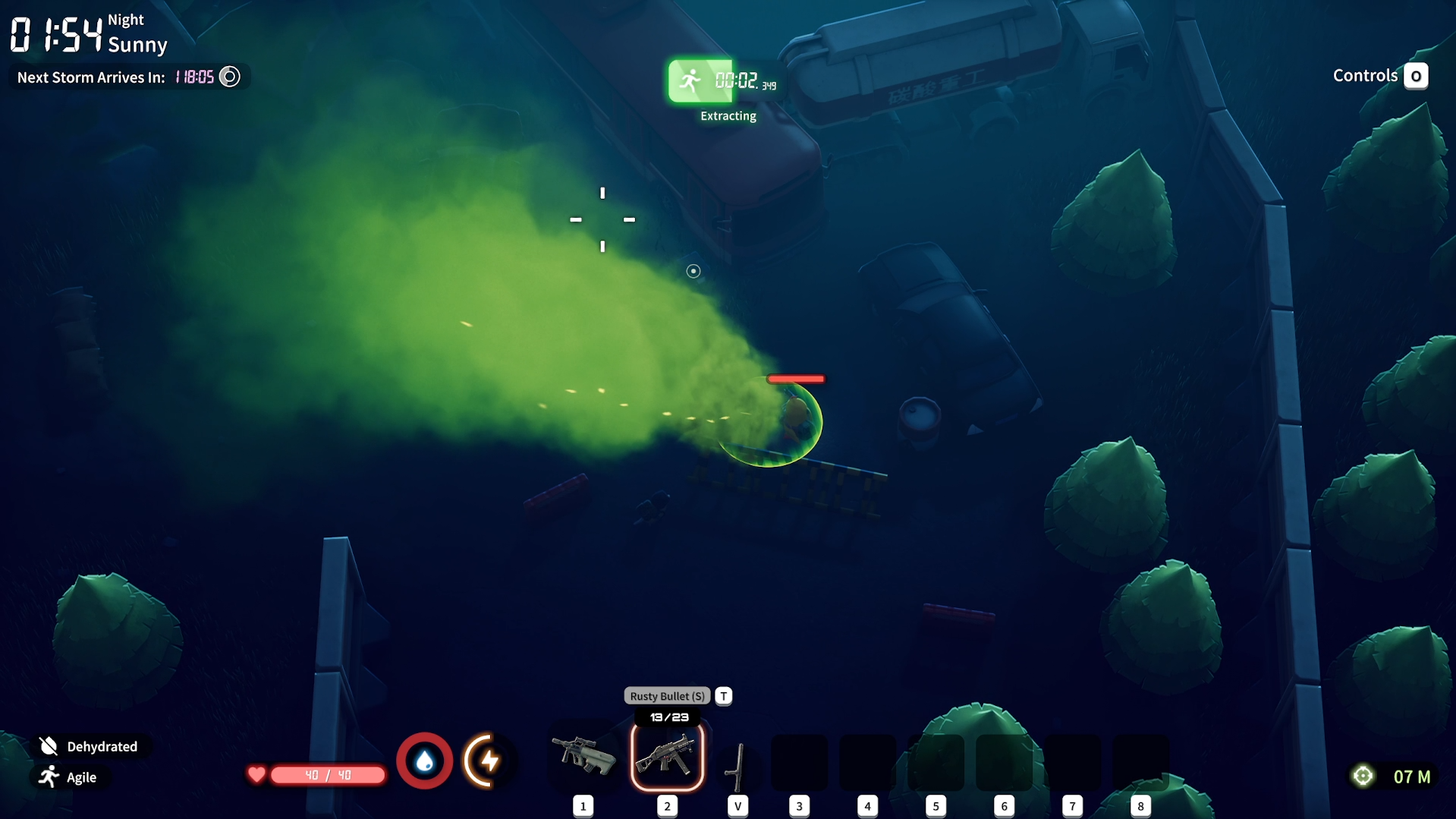Choose the melee weapon slot
The width and height of the screenshot is (1456, 819).
click(737, 767)
